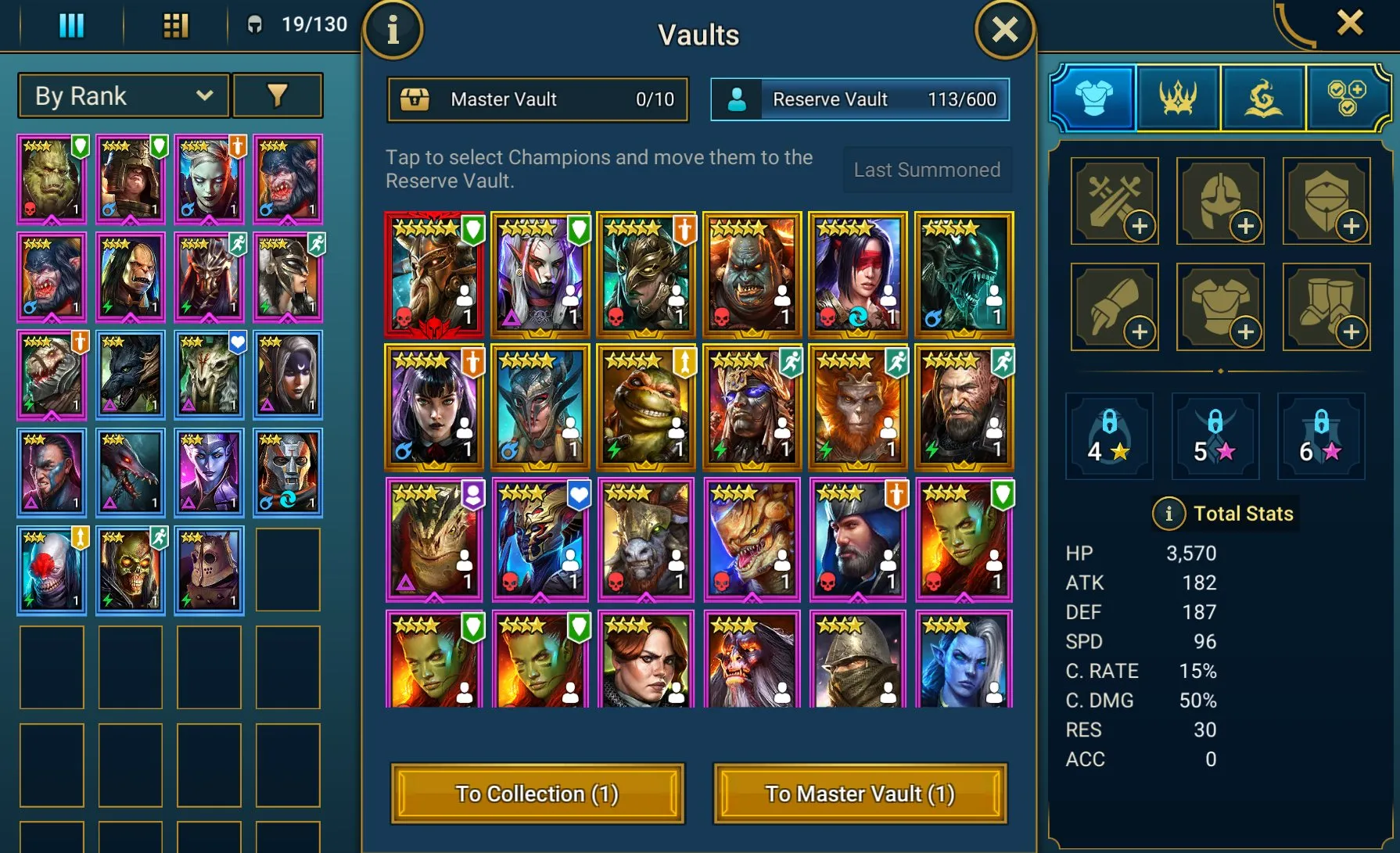Click the info icon next to the Vaults title
This screenshot has width=1400, height=853.
[x=393, y=30]
